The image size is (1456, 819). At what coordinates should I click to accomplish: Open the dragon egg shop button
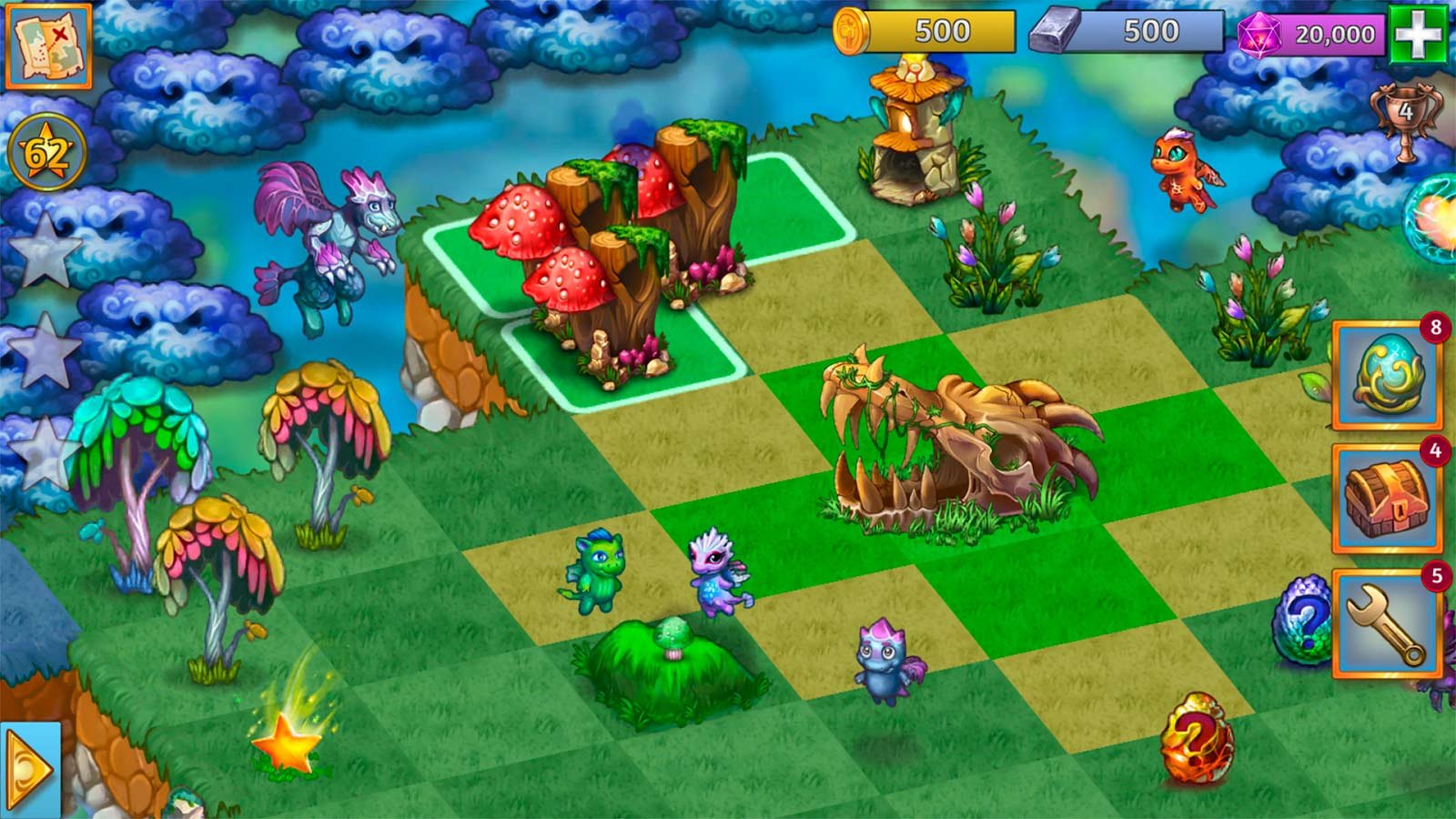click(x=1386, y=374)
